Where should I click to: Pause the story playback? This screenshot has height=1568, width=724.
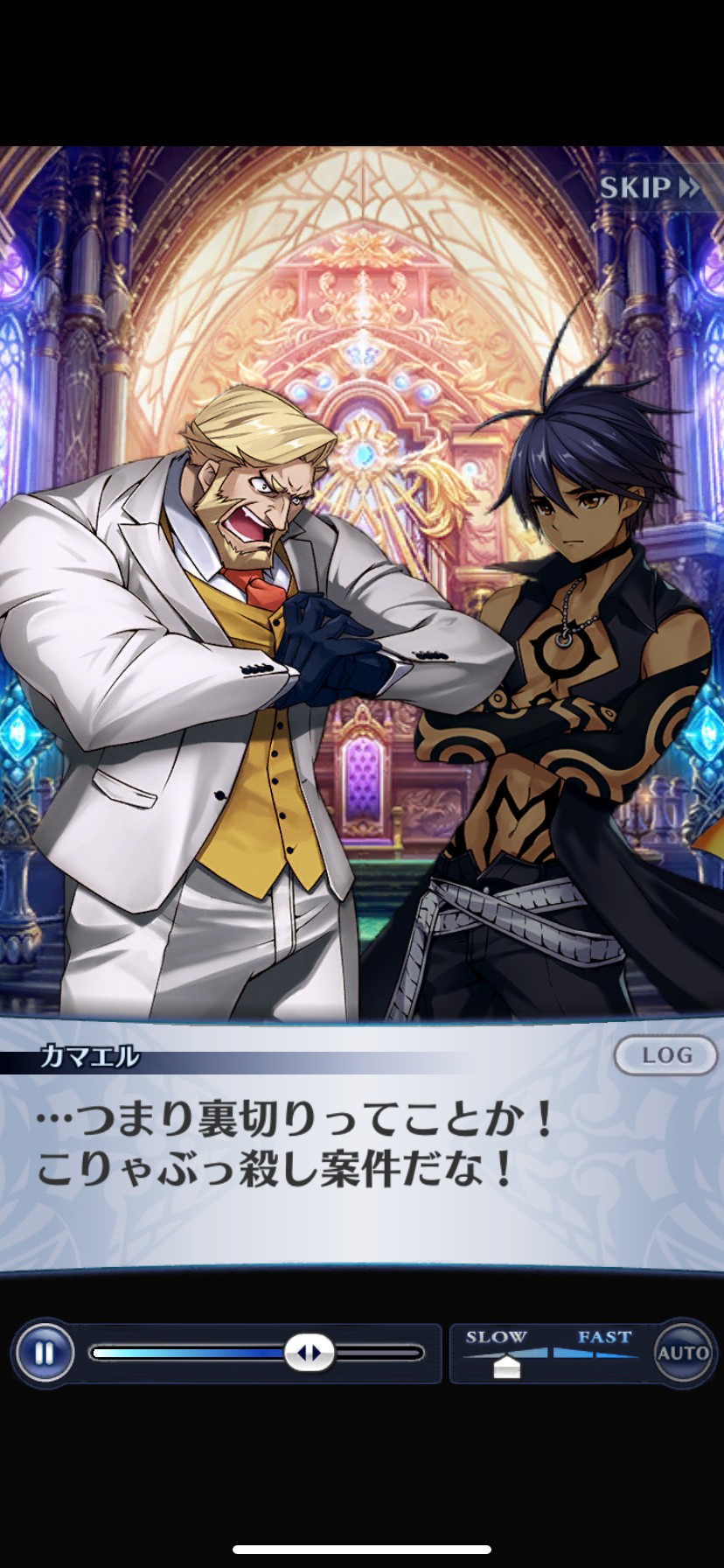[44, 1353]
